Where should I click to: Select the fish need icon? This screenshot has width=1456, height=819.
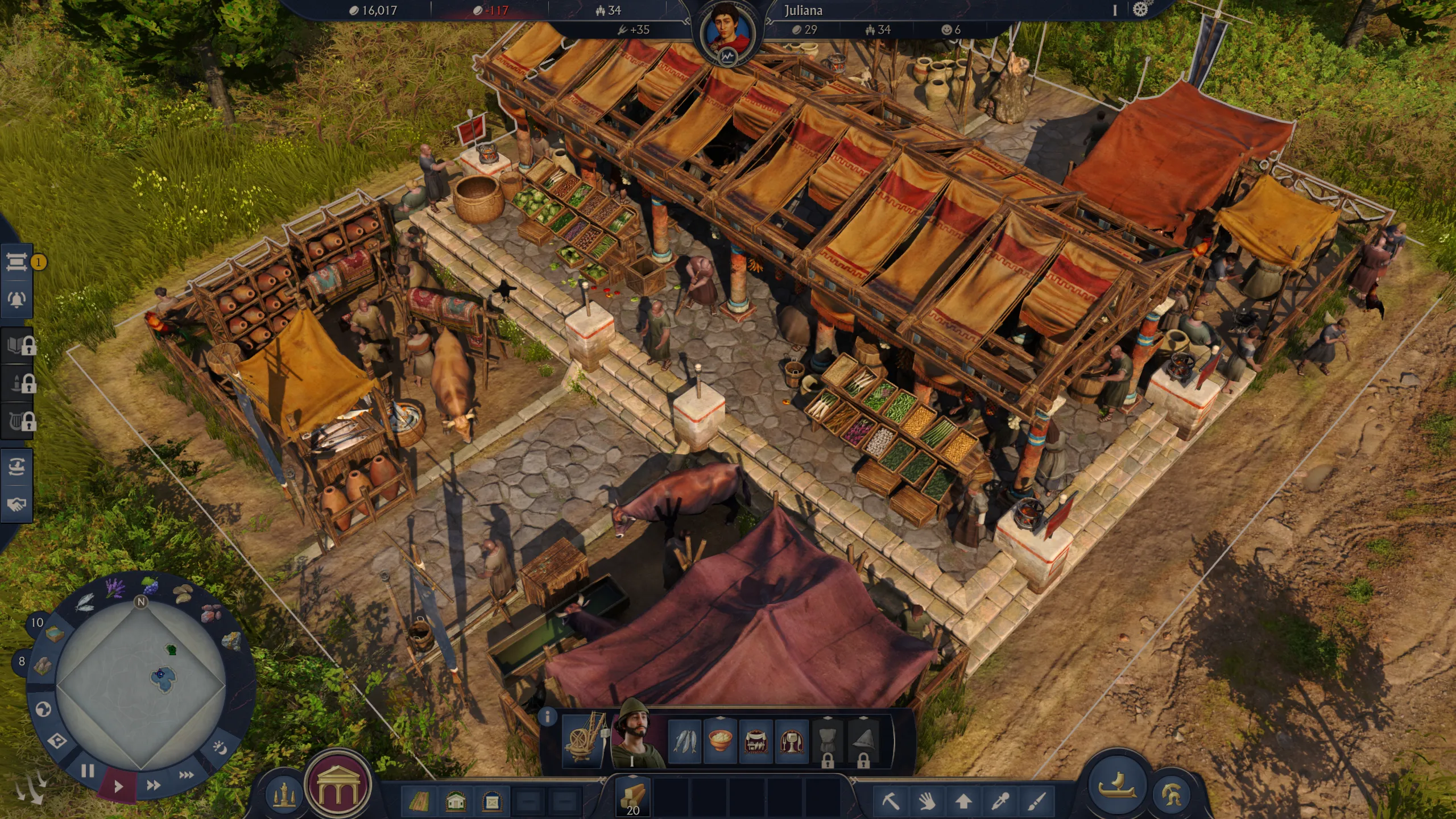pos(685,741)
